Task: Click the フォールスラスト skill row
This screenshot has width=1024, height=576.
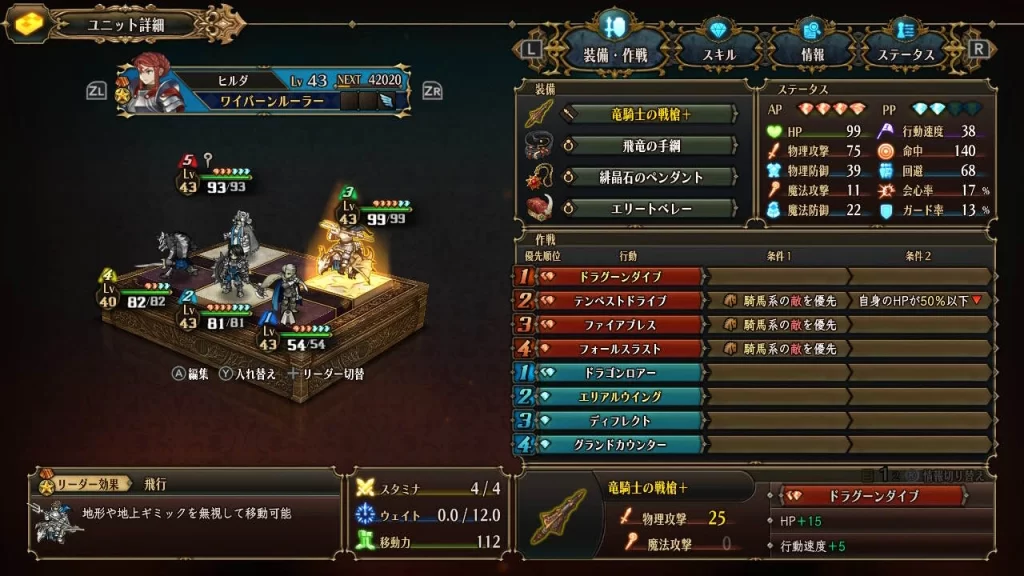Action: click(622, 348)
